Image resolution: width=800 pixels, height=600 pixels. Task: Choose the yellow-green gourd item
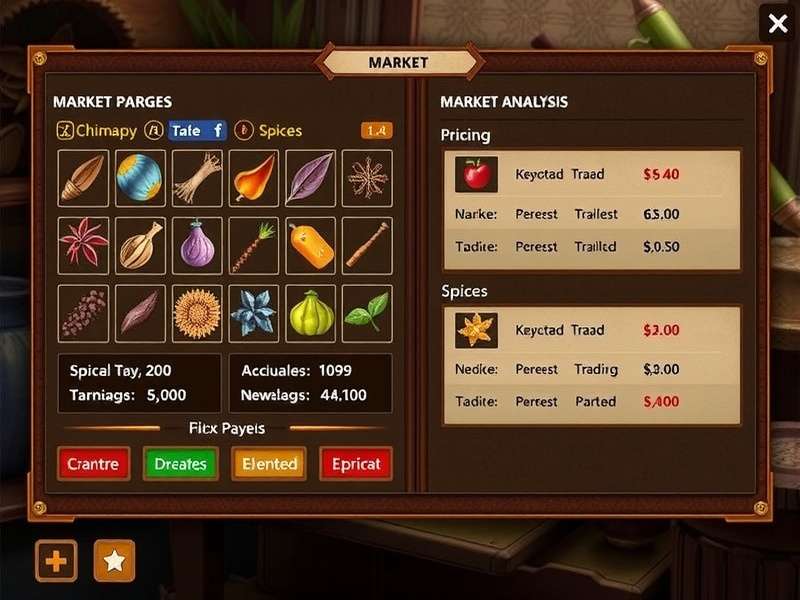(310, 311)
